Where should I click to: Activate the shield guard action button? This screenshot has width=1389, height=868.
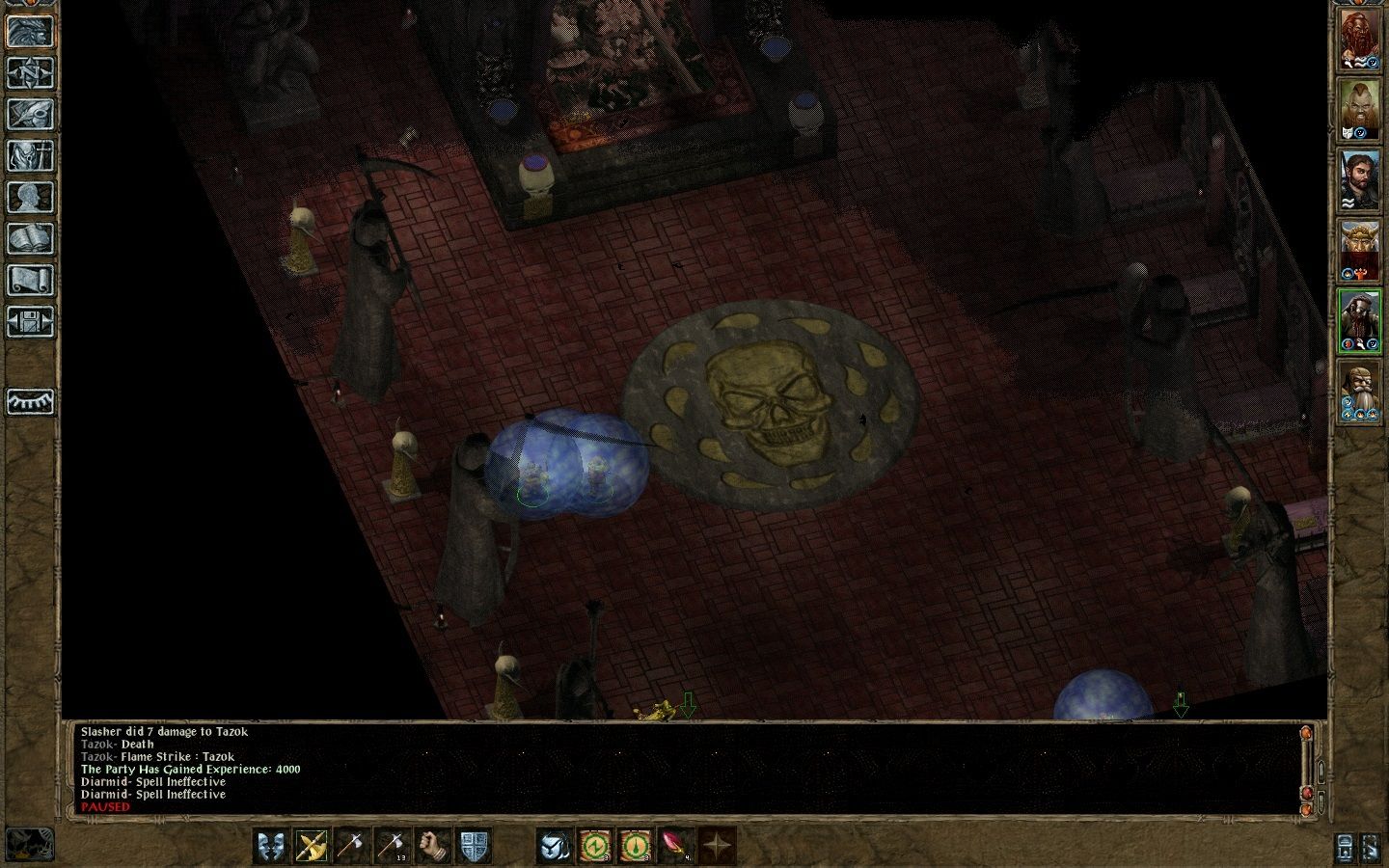pyautogui.click(x=474, y=846)
